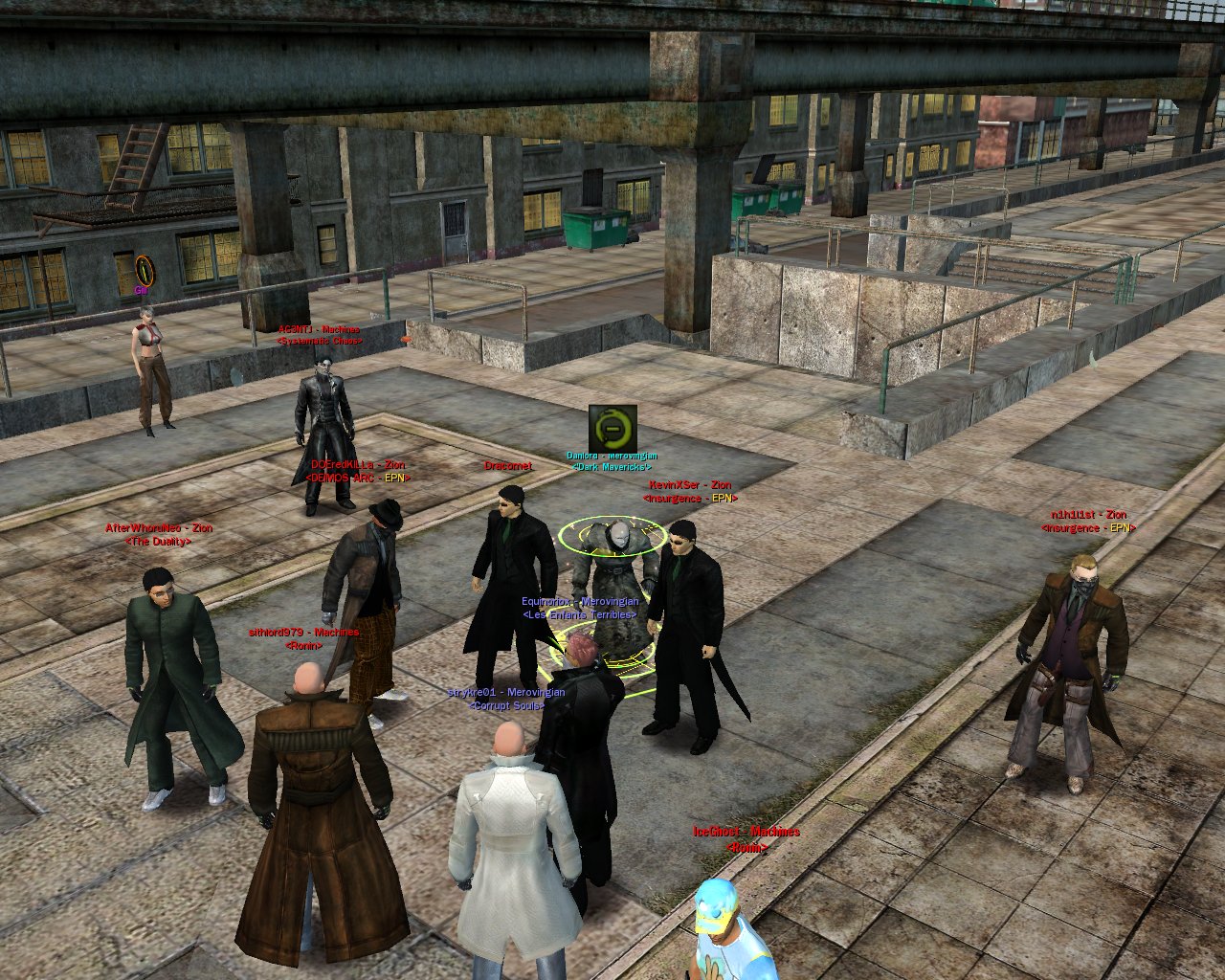Choose the AfterWhoruNeo - Zion name label
Image resolution: width=1225 pixels, height=980 pixels.
(159, 528)
